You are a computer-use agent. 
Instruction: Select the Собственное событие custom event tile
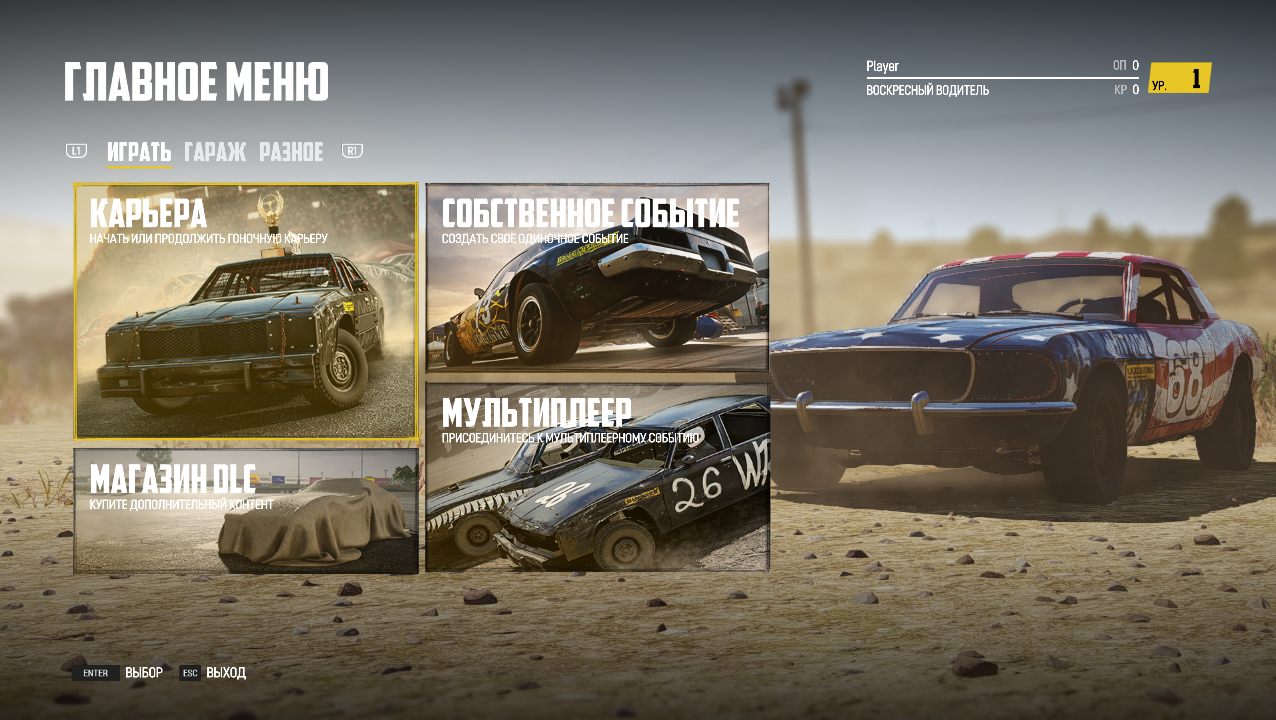click(x=597, y=277)
